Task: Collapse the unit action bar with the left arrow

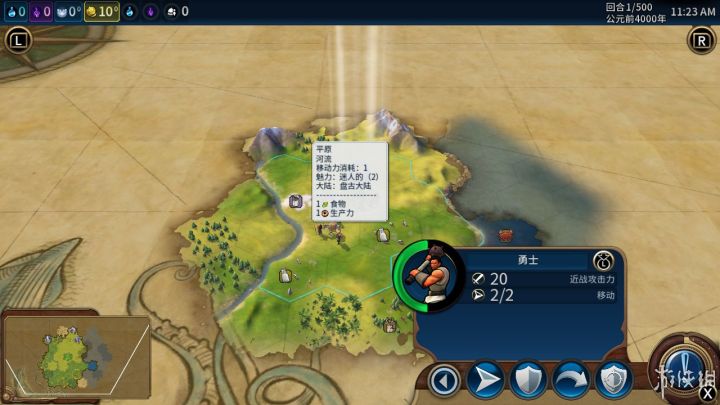Action: pos(444,380)
